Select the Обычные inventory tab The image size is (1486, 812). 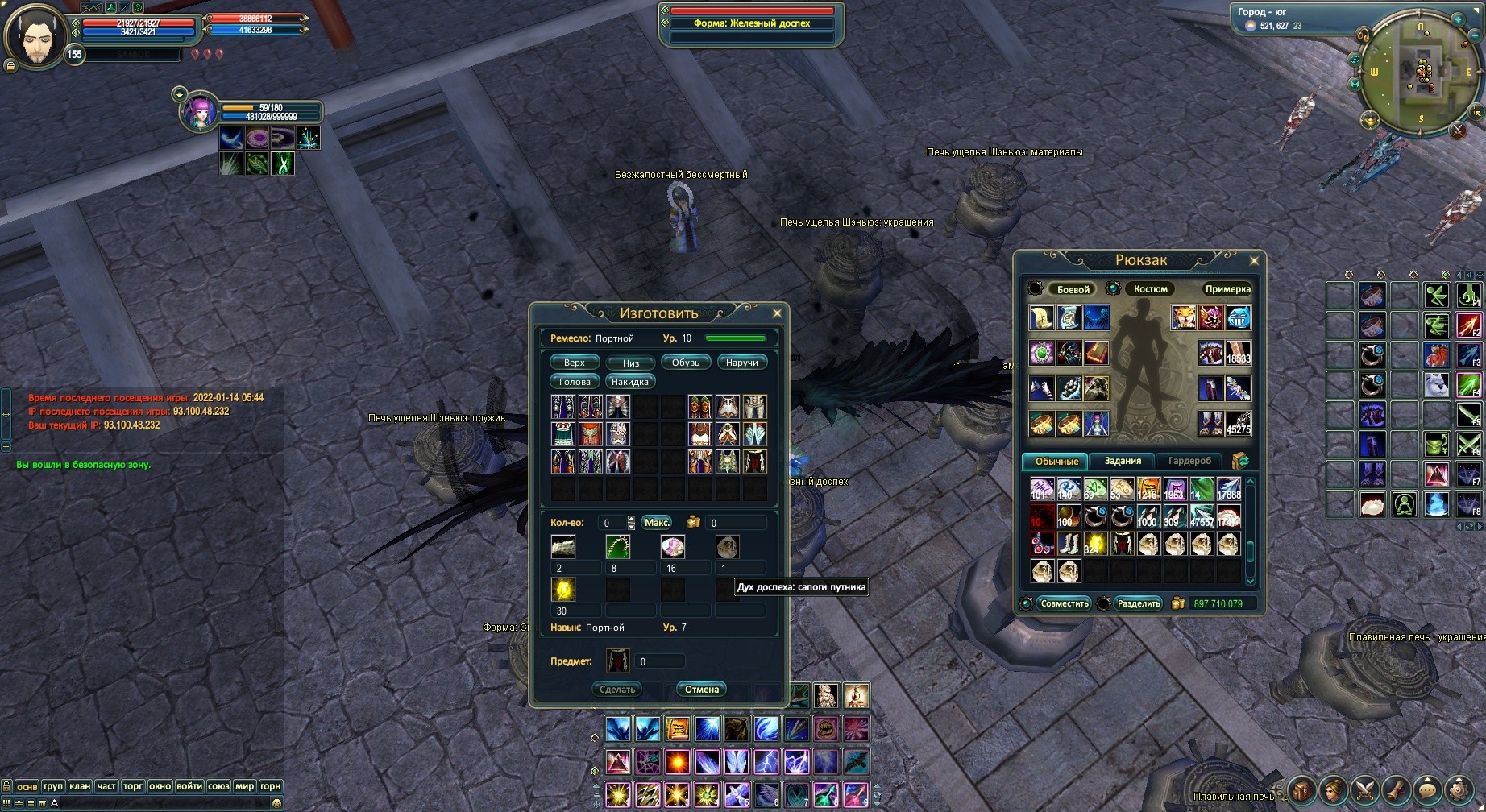(1056, 461)
